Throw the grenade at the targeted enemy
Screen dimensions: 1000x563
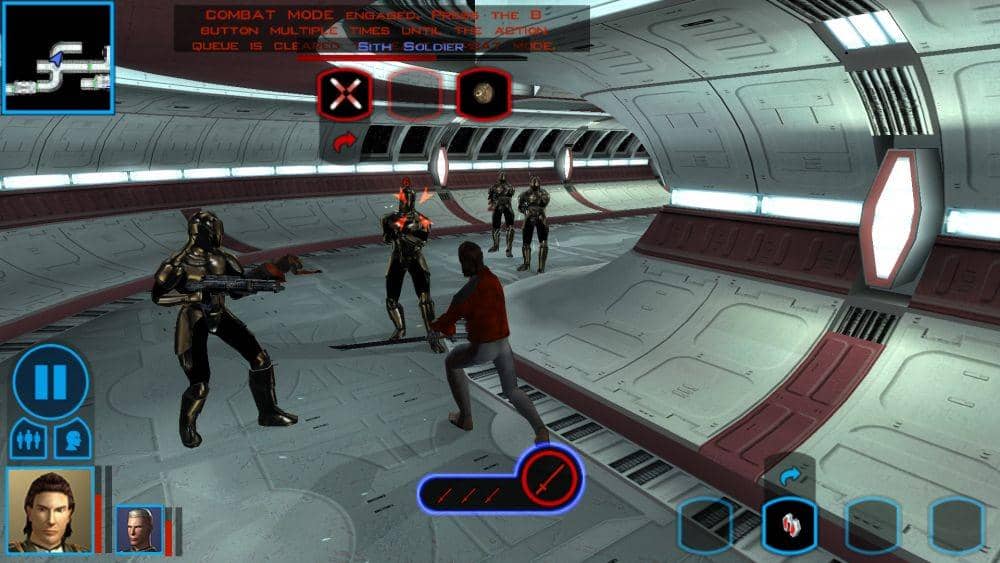click(484, 95)
